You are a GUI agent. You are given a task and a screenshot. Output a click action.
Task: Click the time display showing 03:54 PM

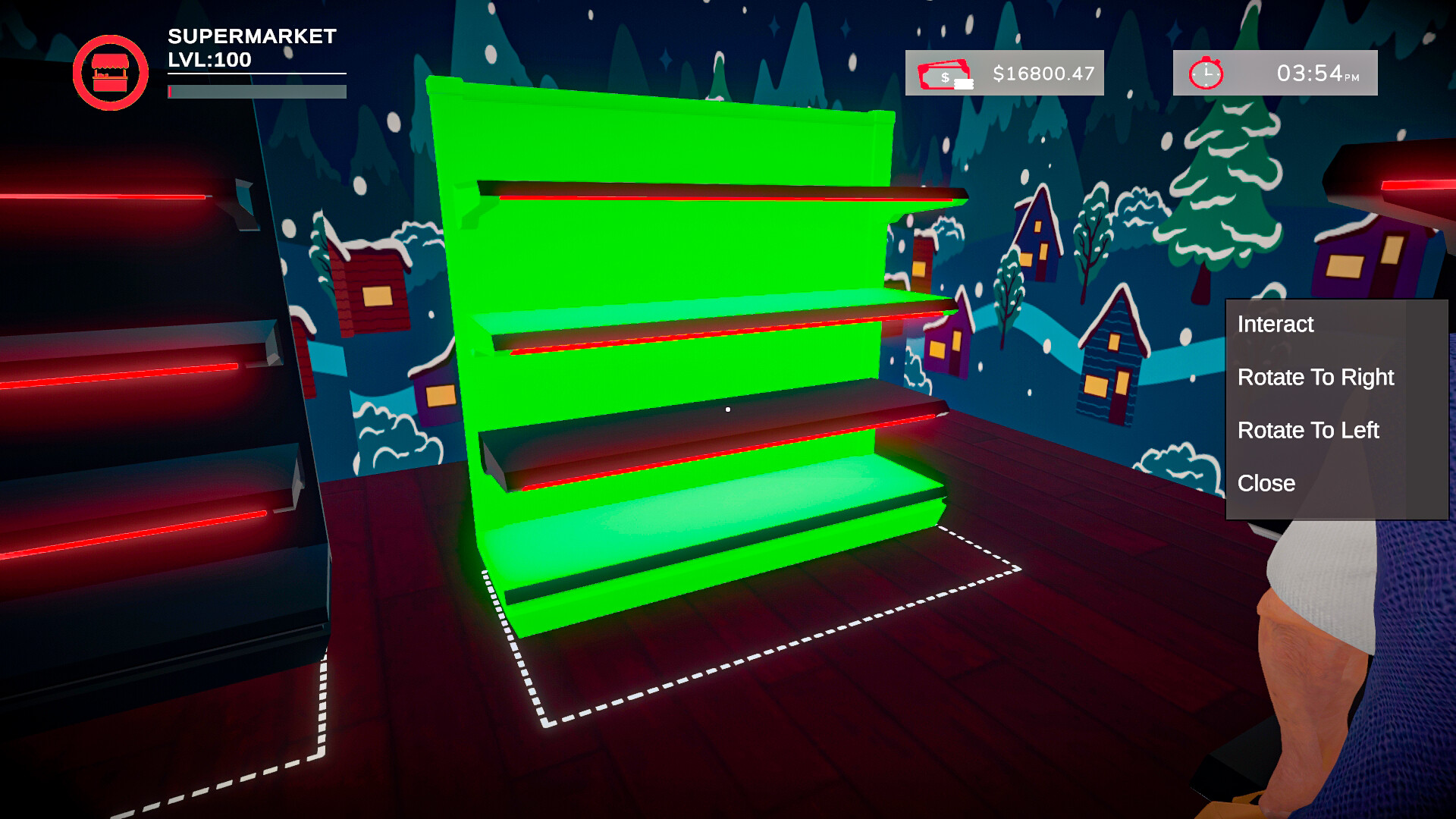[x=1316, y=73]
